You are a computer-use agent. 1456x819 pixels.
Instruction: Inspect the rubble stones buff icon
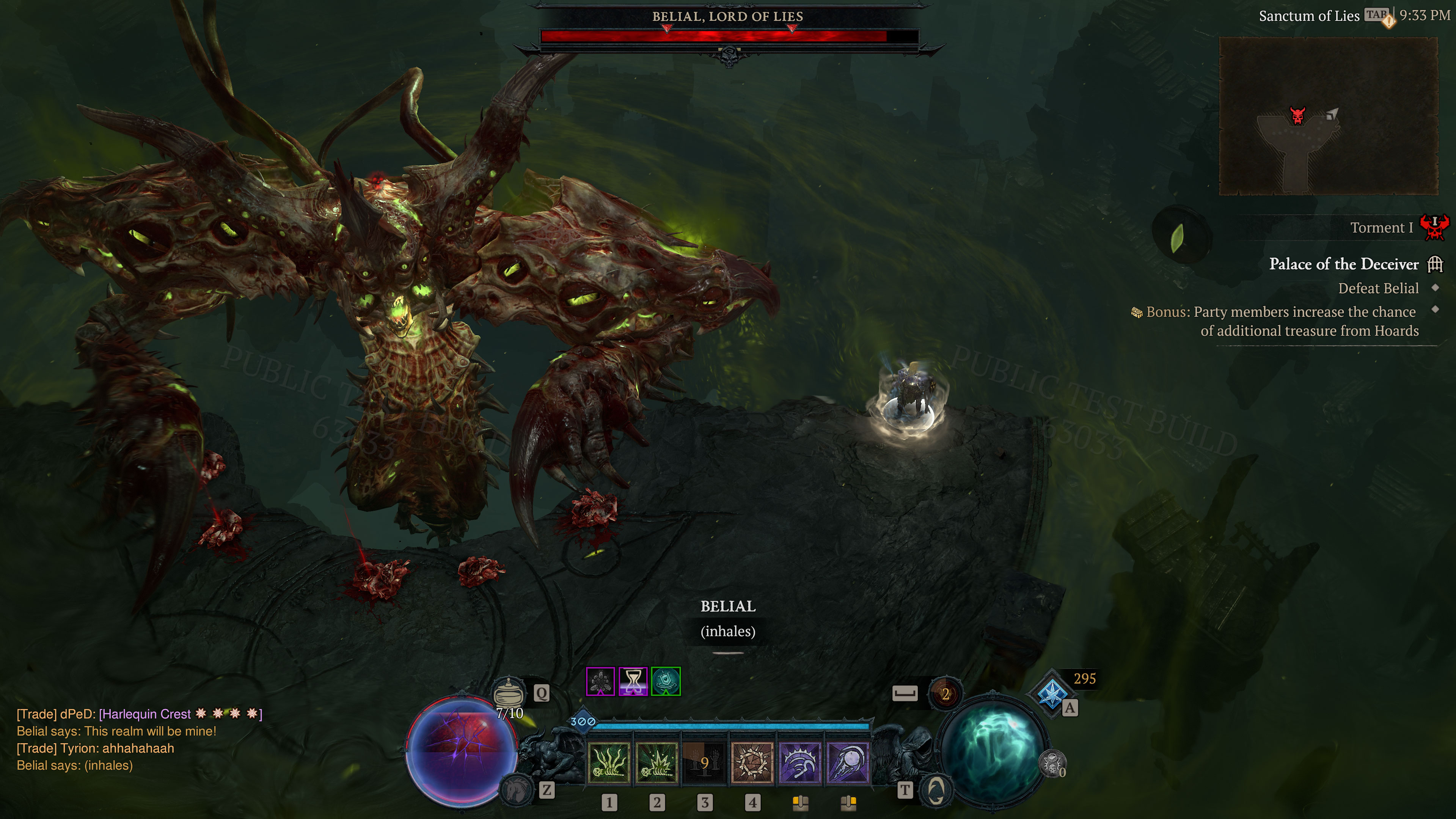click(x=600, y=682)
